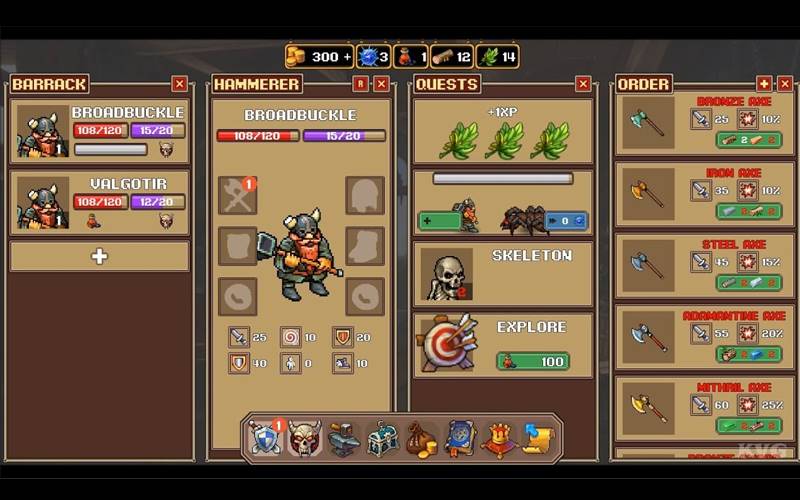Close the Quests panel
The width and height of the screenshot is (800, 500).
pos(583,84)
